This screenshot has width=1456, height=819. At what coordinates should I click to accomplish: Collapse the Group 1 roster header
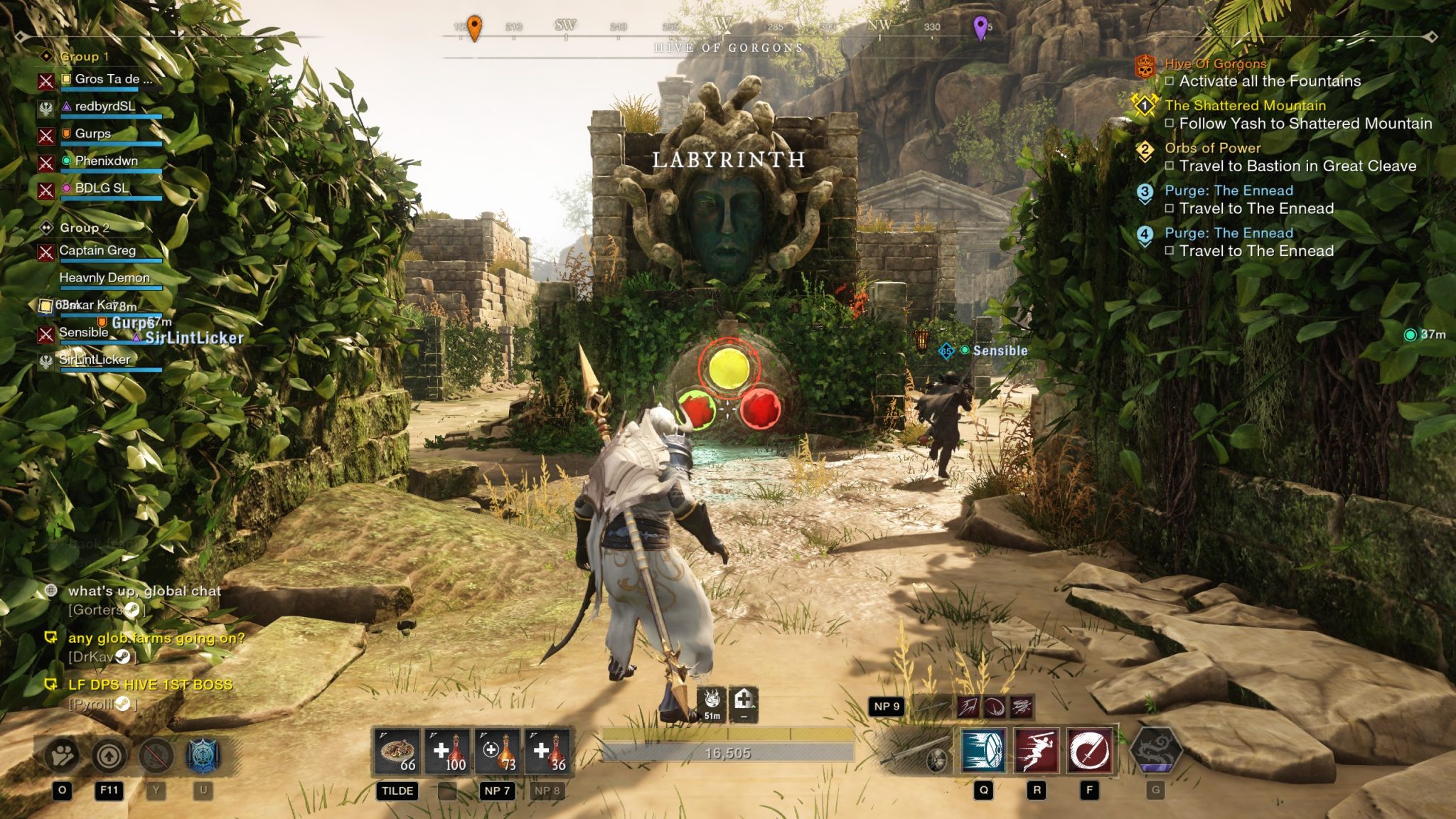[85, 55]
